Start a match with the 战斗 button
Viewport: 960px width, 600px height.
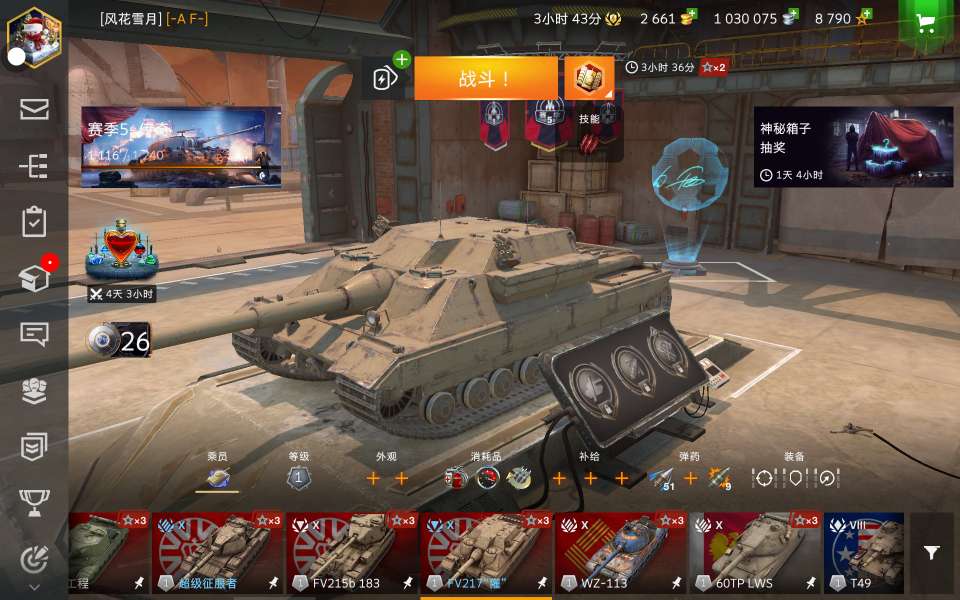point(486,79)
